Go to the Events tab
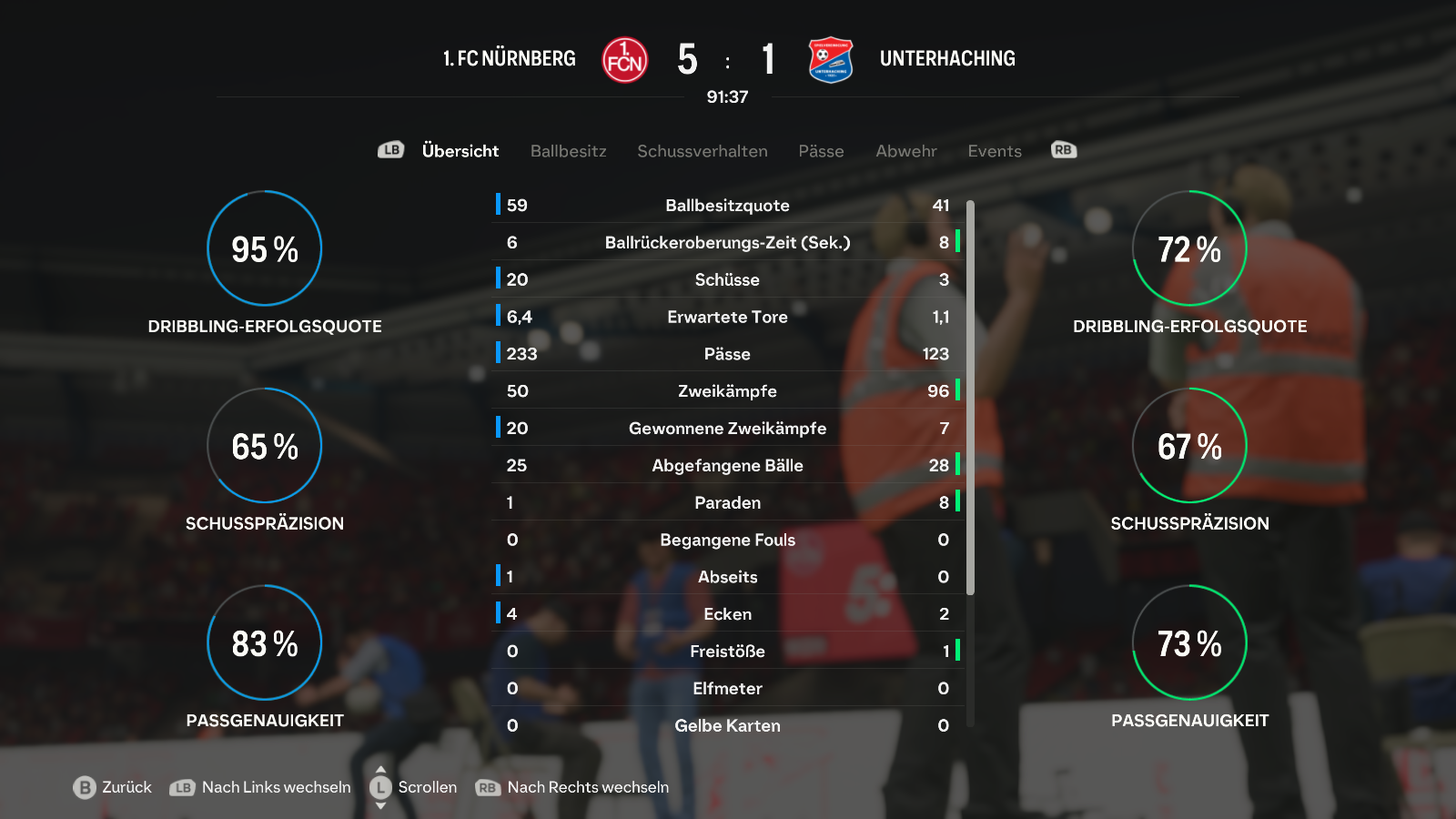This screenshot has height=819, width=1456. (994, 151)
